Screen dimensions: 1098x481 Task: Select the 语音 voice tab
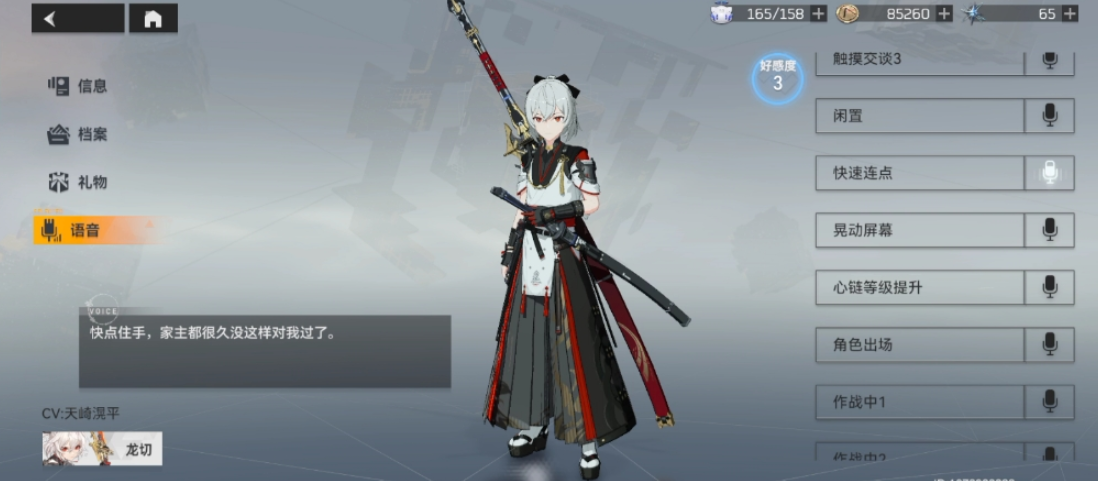(x=79, y=231)
